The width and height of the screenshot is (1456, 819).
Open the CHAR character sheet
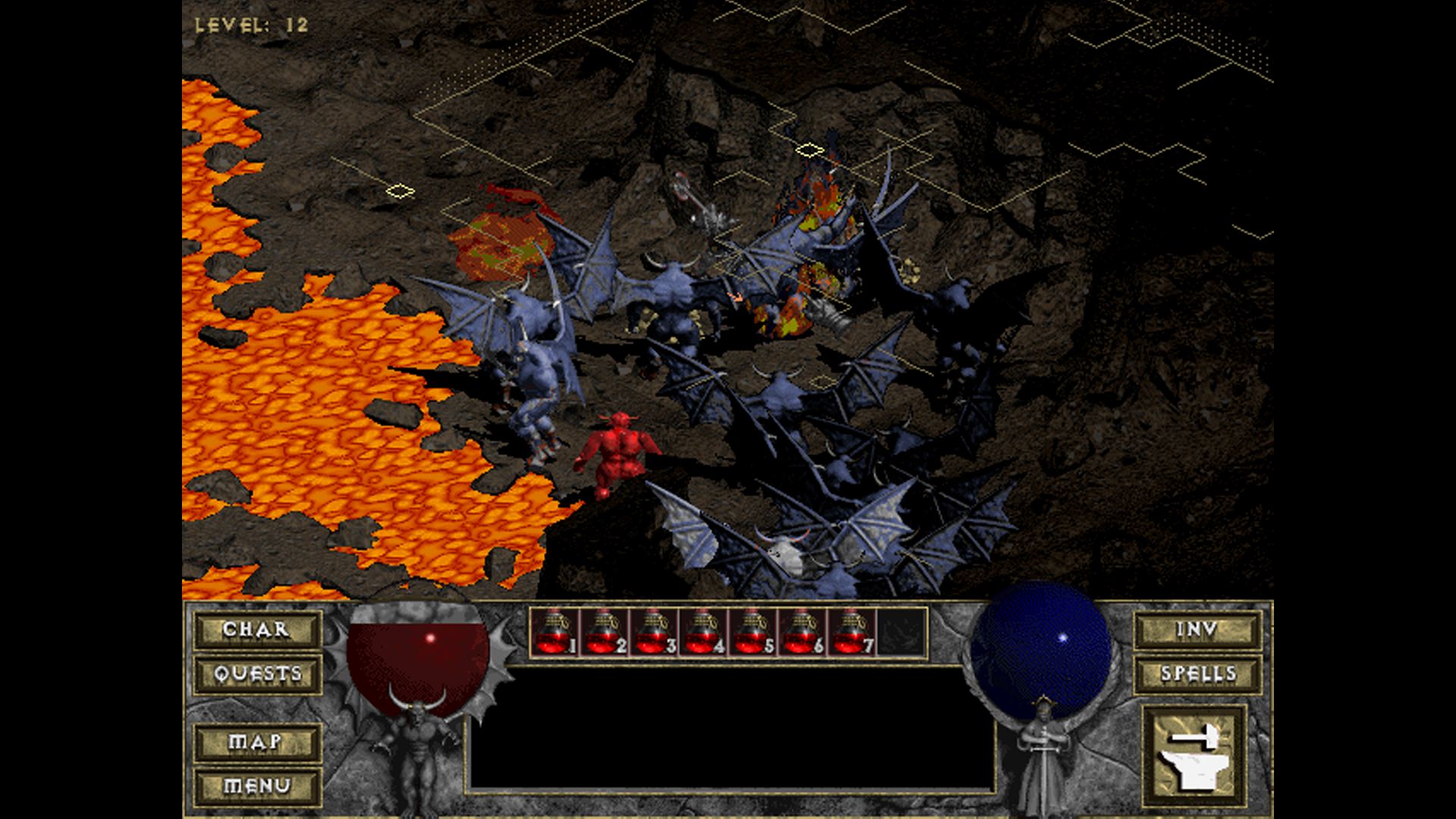[x=256, y=630]
